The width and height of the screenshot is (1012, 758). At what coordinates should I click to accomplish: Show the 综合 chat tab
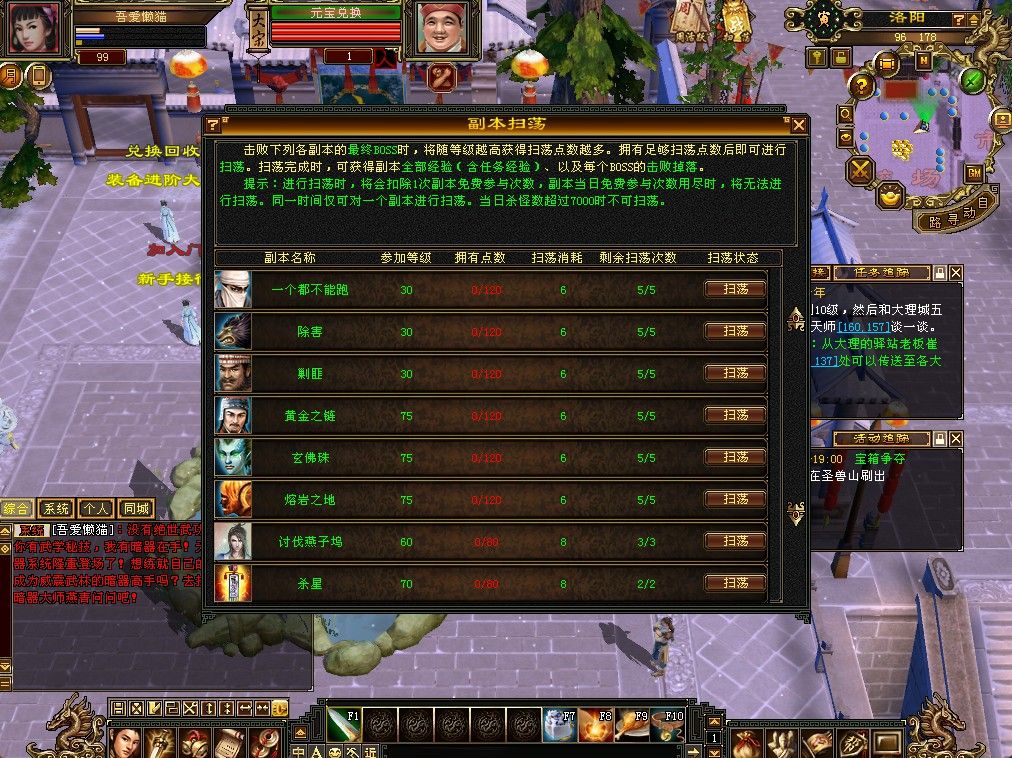pos(17,508)
